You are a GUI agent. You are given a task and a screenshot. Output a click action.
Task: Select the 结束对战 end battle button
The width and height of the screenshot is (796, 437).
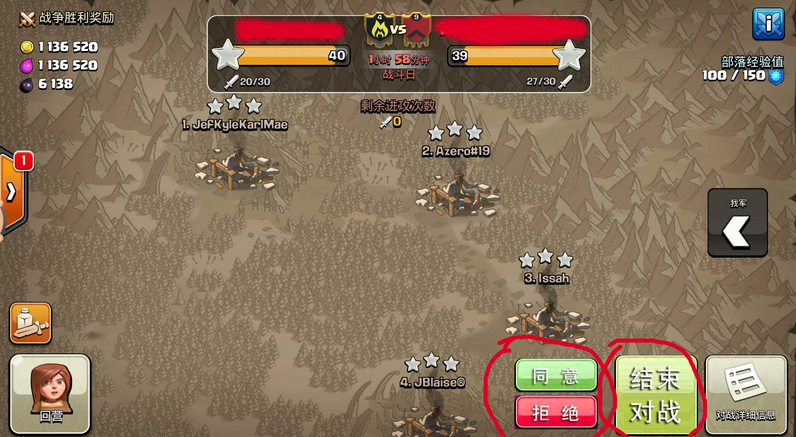(x=655, y=395)
